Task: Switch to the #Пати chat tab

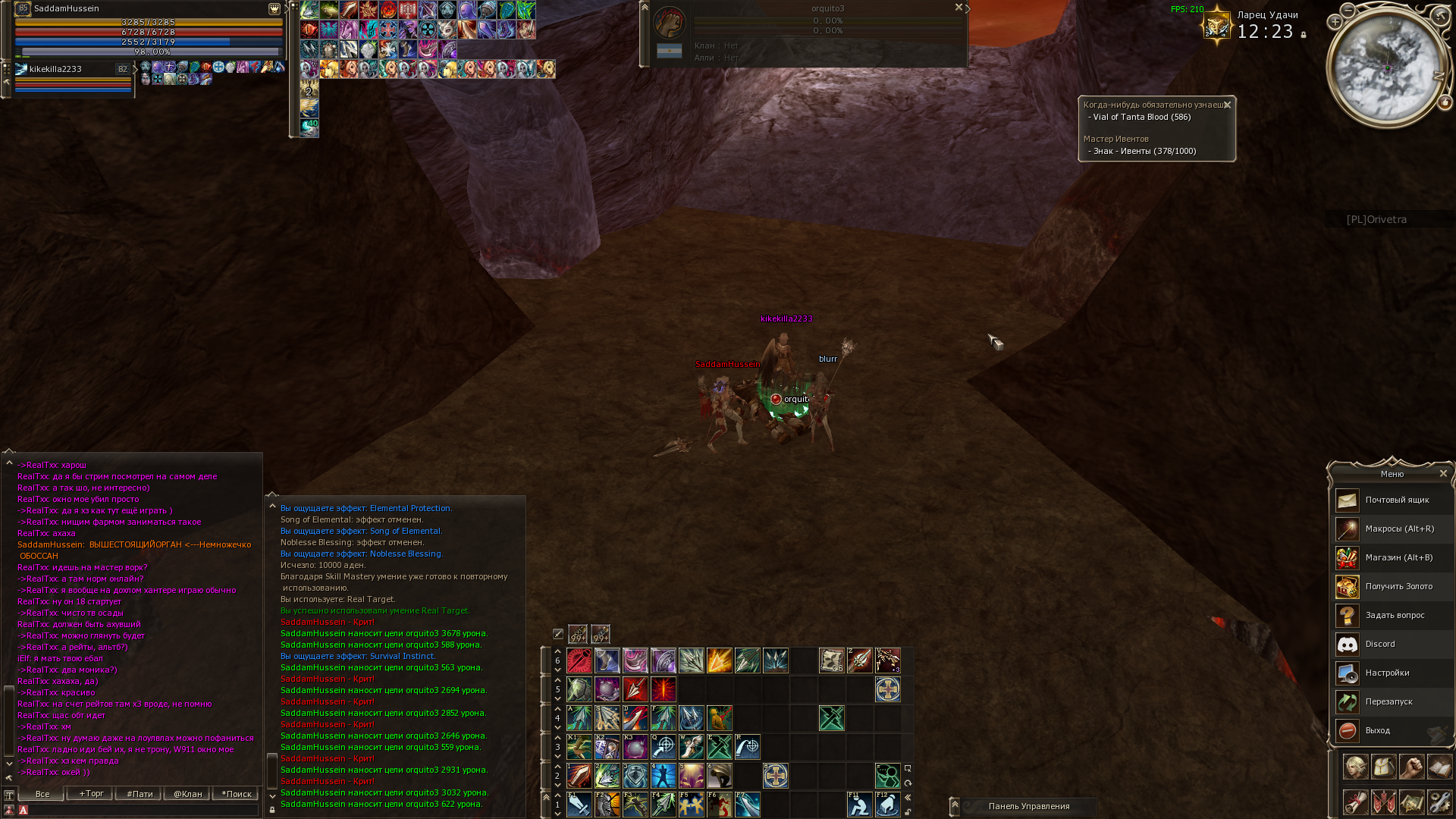Action: point(140,794)
